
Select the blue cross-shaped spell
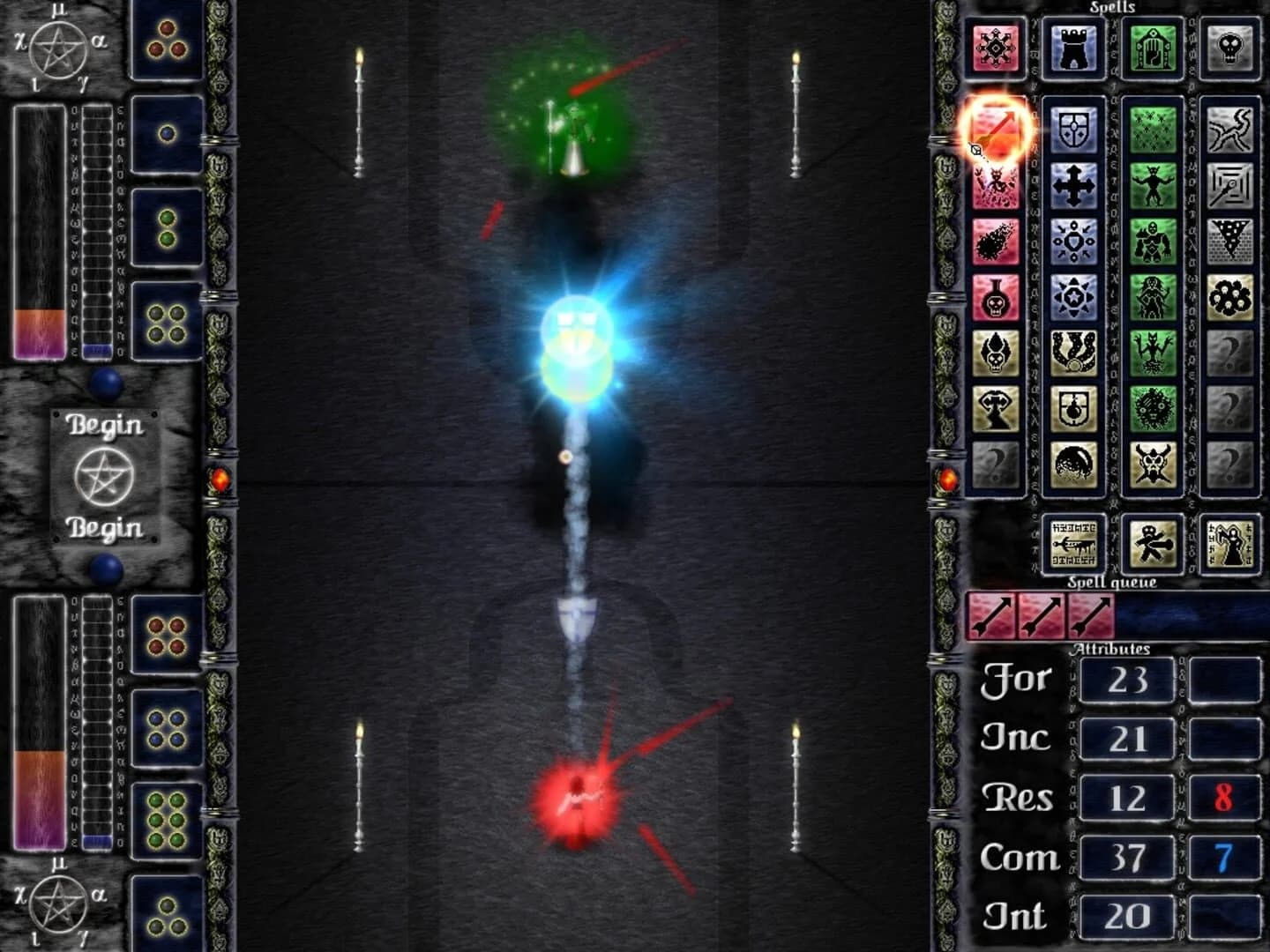point(1072,184)
